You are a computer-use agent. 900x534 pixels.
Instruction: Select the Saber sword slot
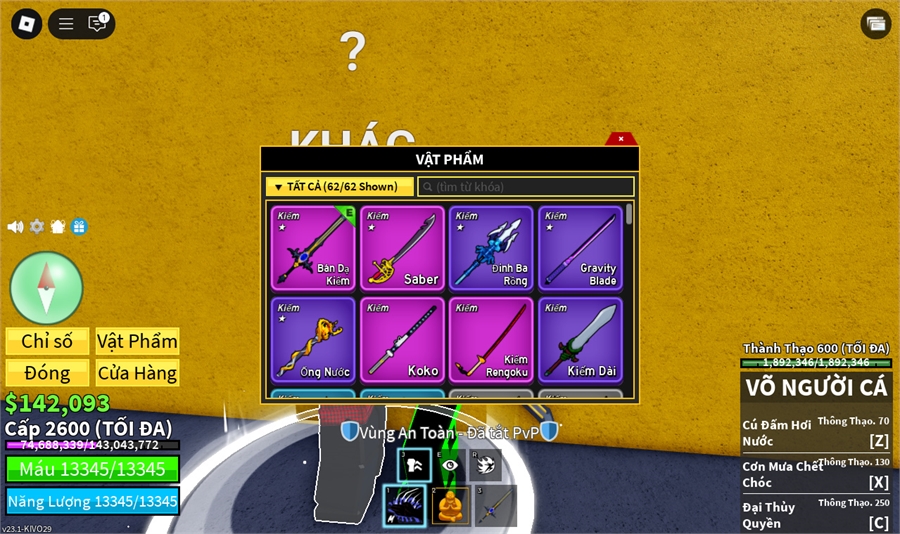(x=402, y=248)
